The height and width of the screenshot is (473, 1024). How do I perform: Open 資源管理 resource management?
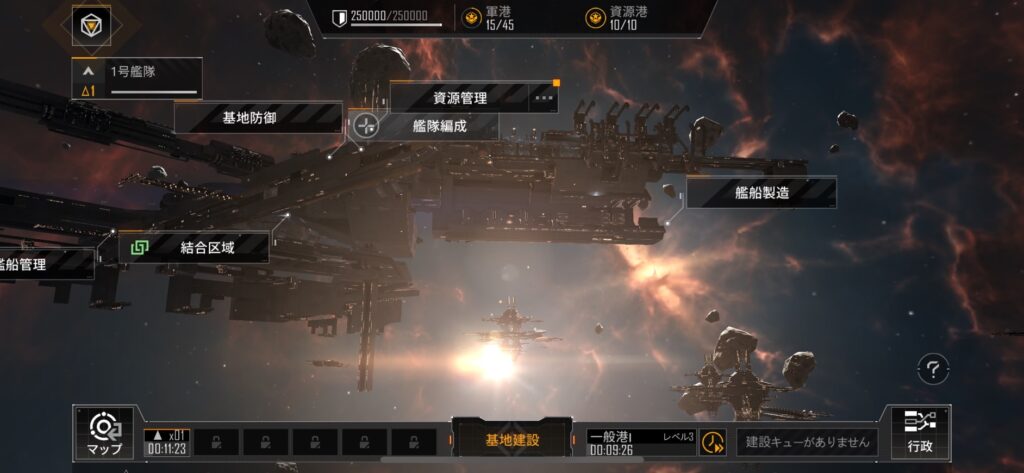coord(459,98)
